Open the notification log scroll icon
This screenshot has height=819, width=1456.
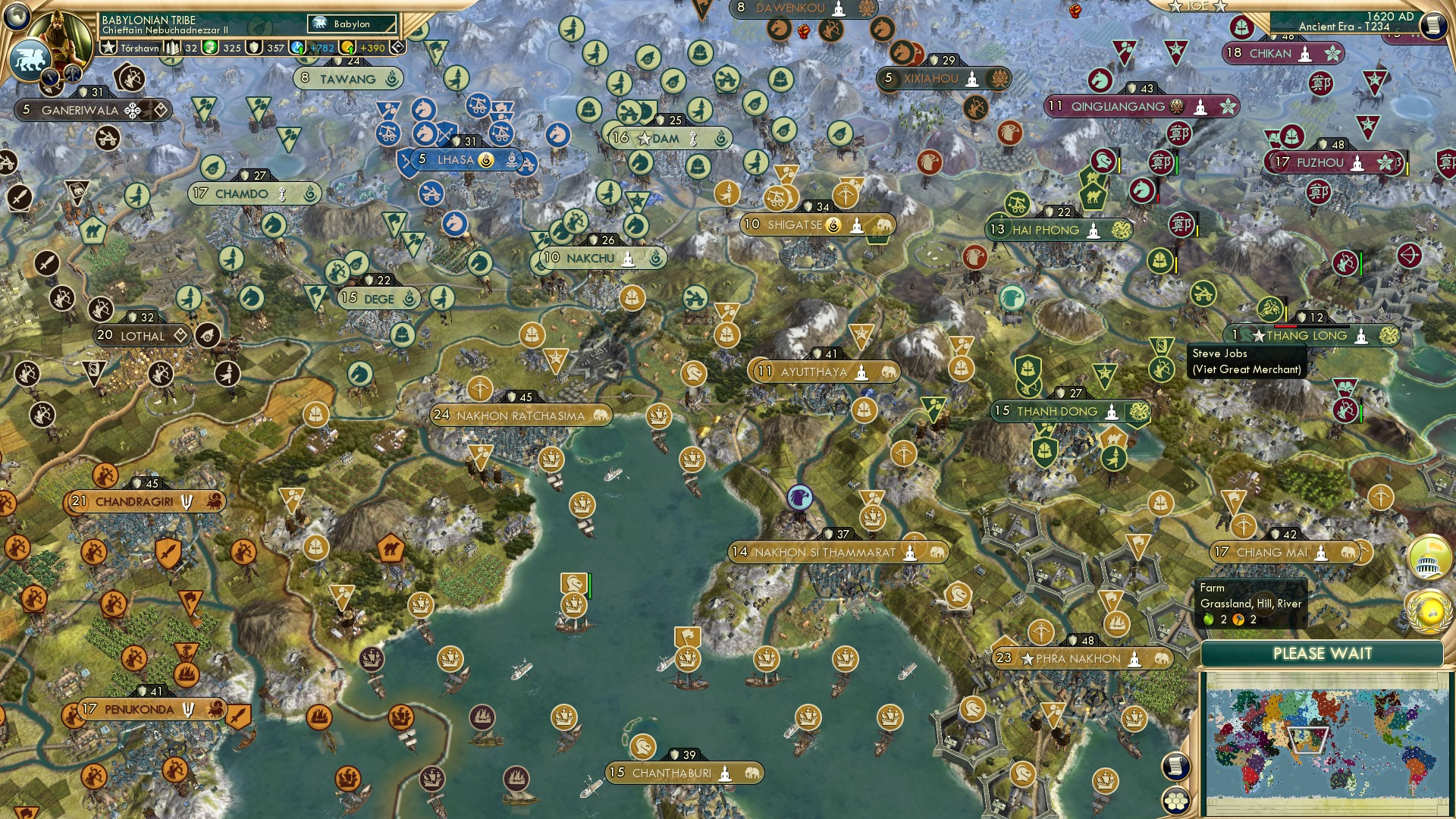pyautogui.click(x=1175, y=765)
